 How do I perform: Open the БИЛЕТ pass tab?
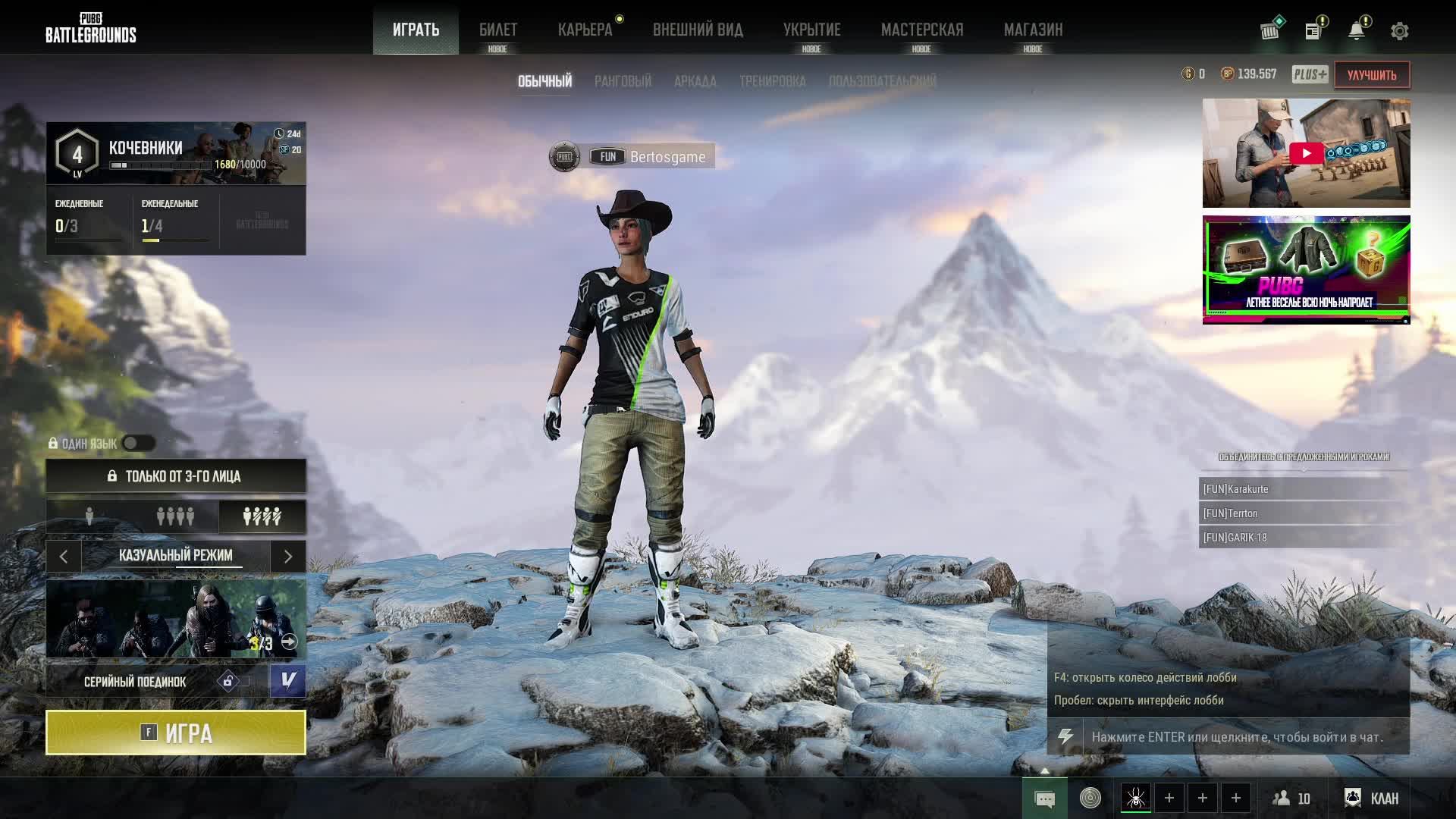click(x=497, y=30)
